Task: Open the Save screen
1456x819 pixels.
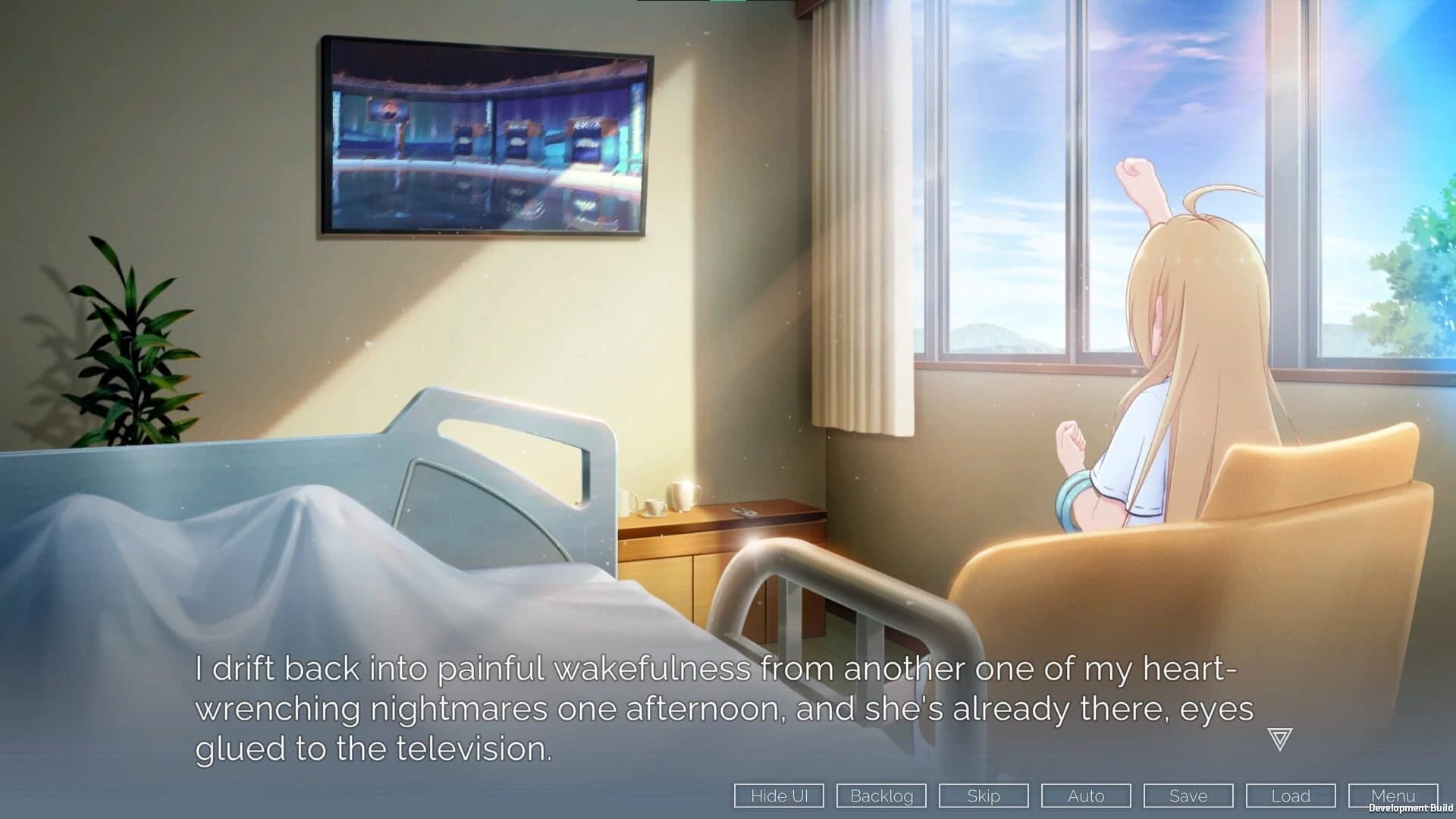Action: coord(1188,795)
